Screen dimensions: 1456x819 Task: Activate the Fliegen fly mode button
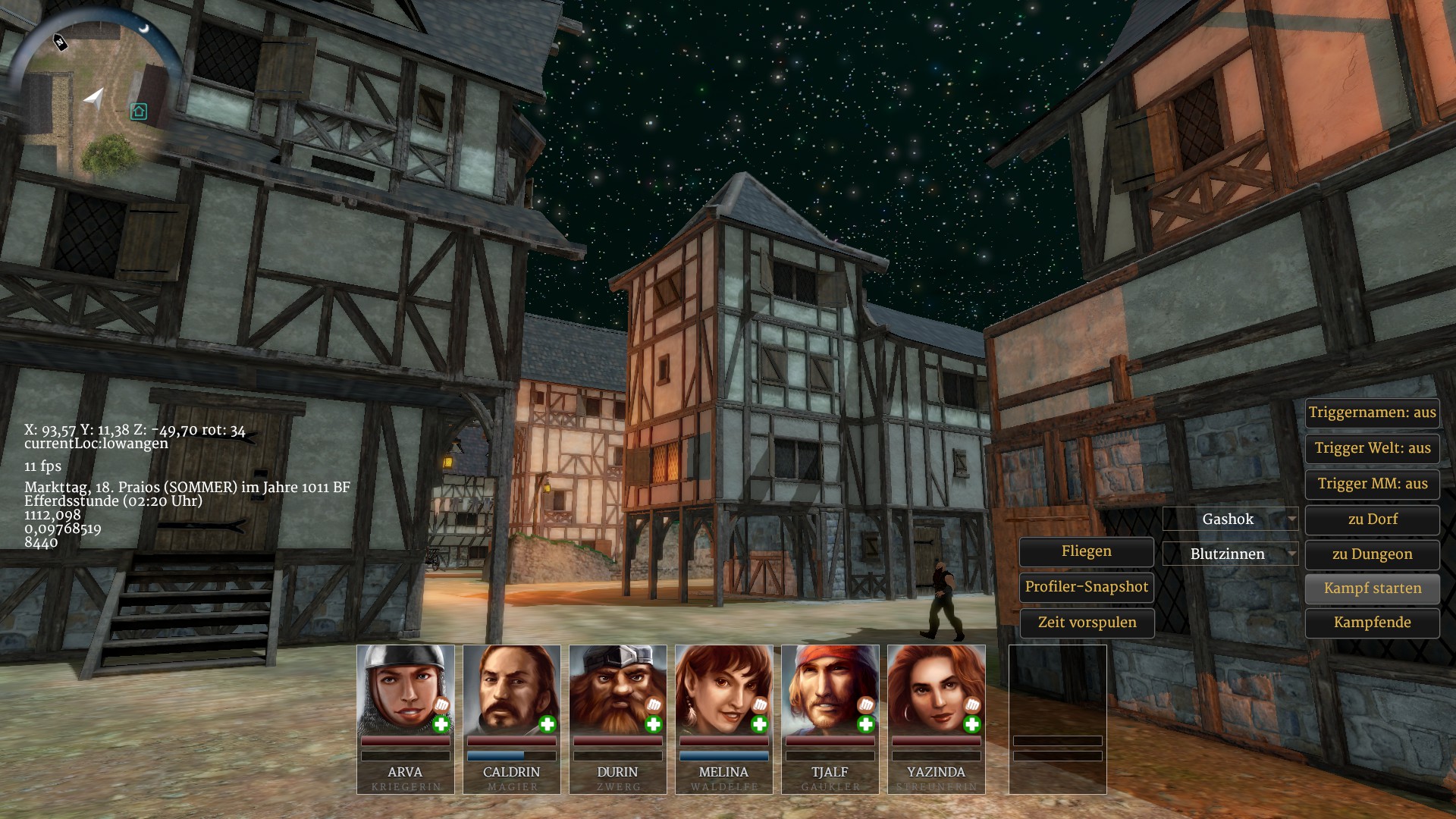1086,551
